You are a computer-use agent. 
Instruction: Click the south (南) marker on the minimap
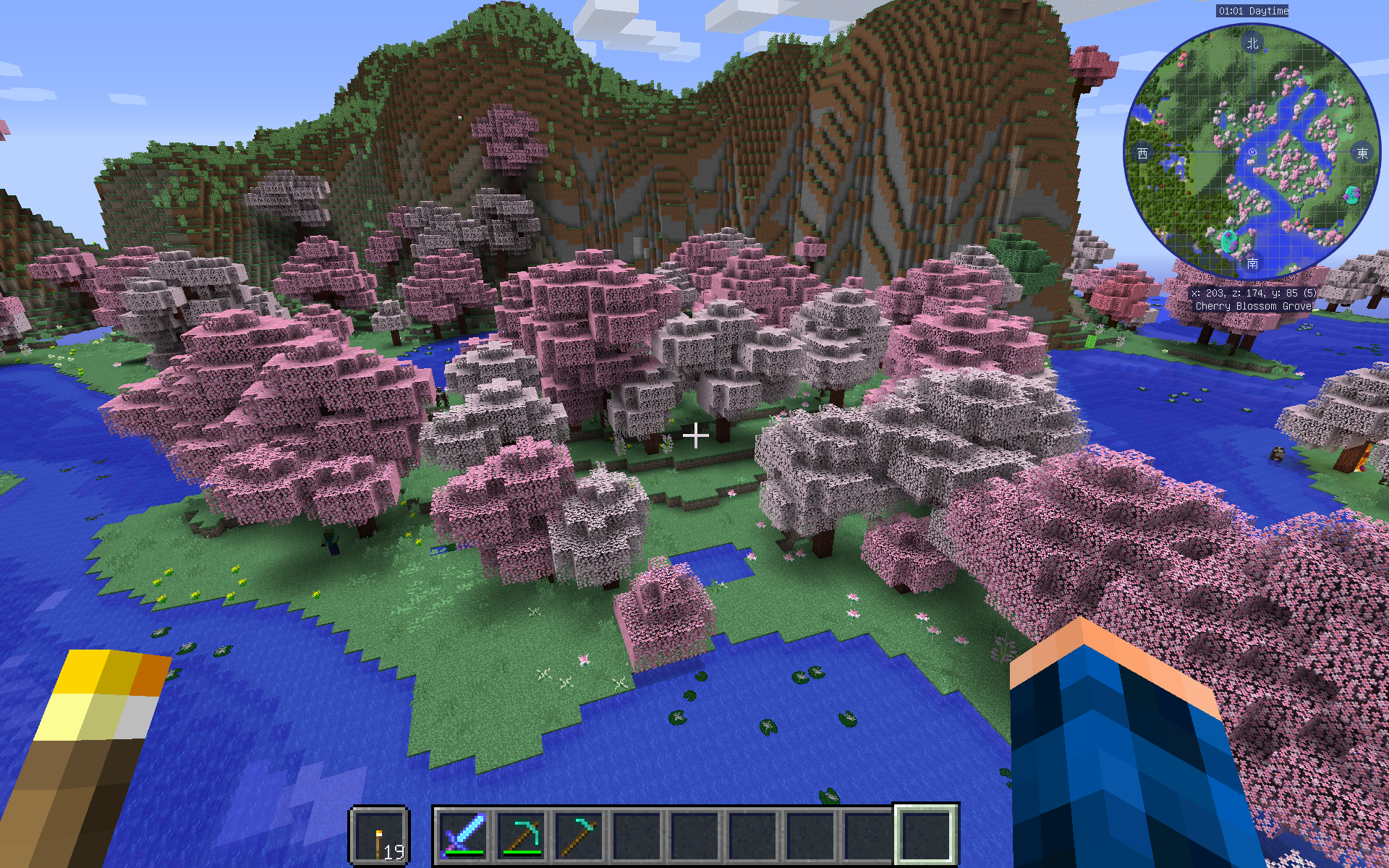tap(1252, 265)
